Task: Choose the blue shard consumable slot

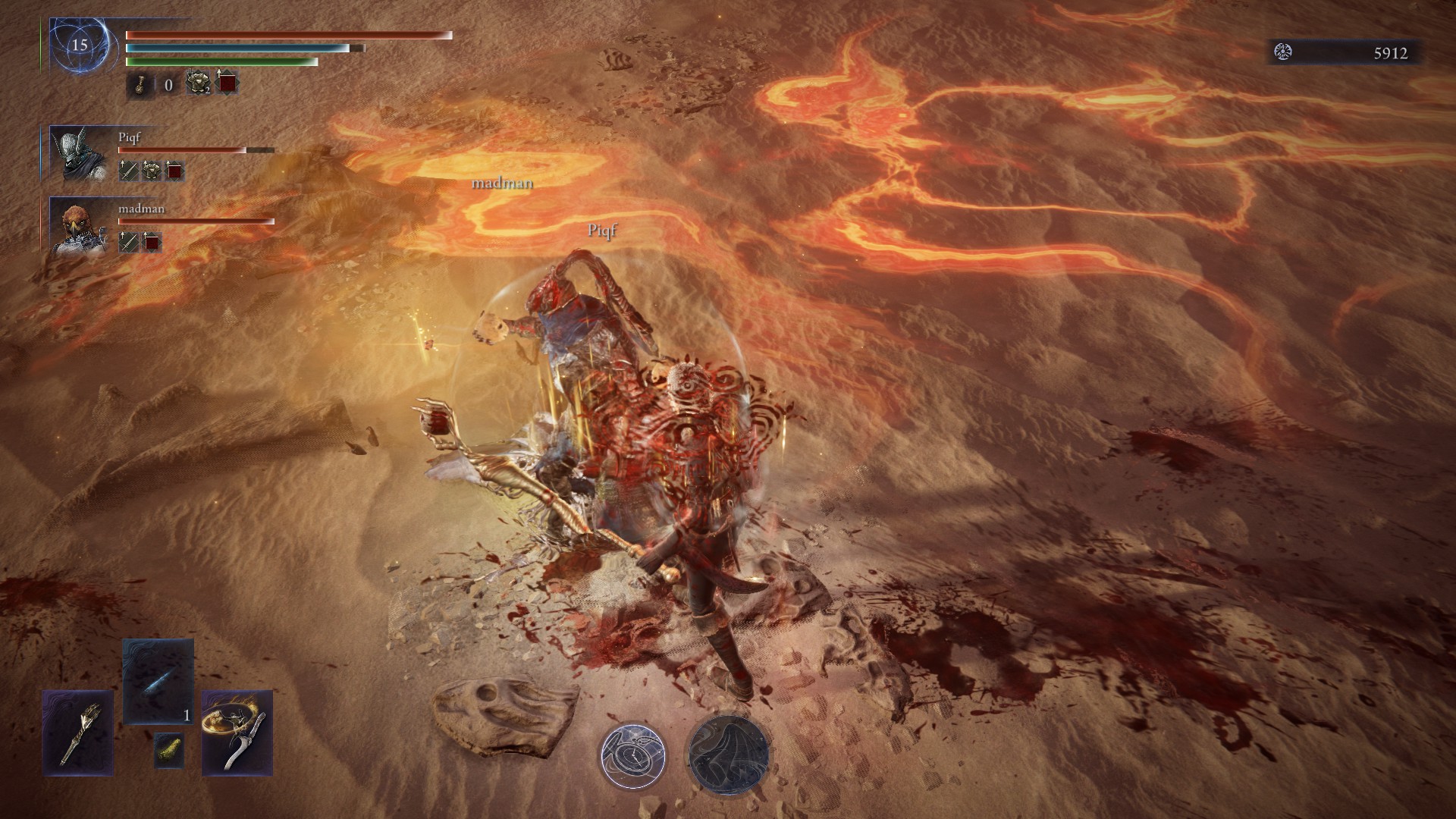Action: click(x=158, y=681)
